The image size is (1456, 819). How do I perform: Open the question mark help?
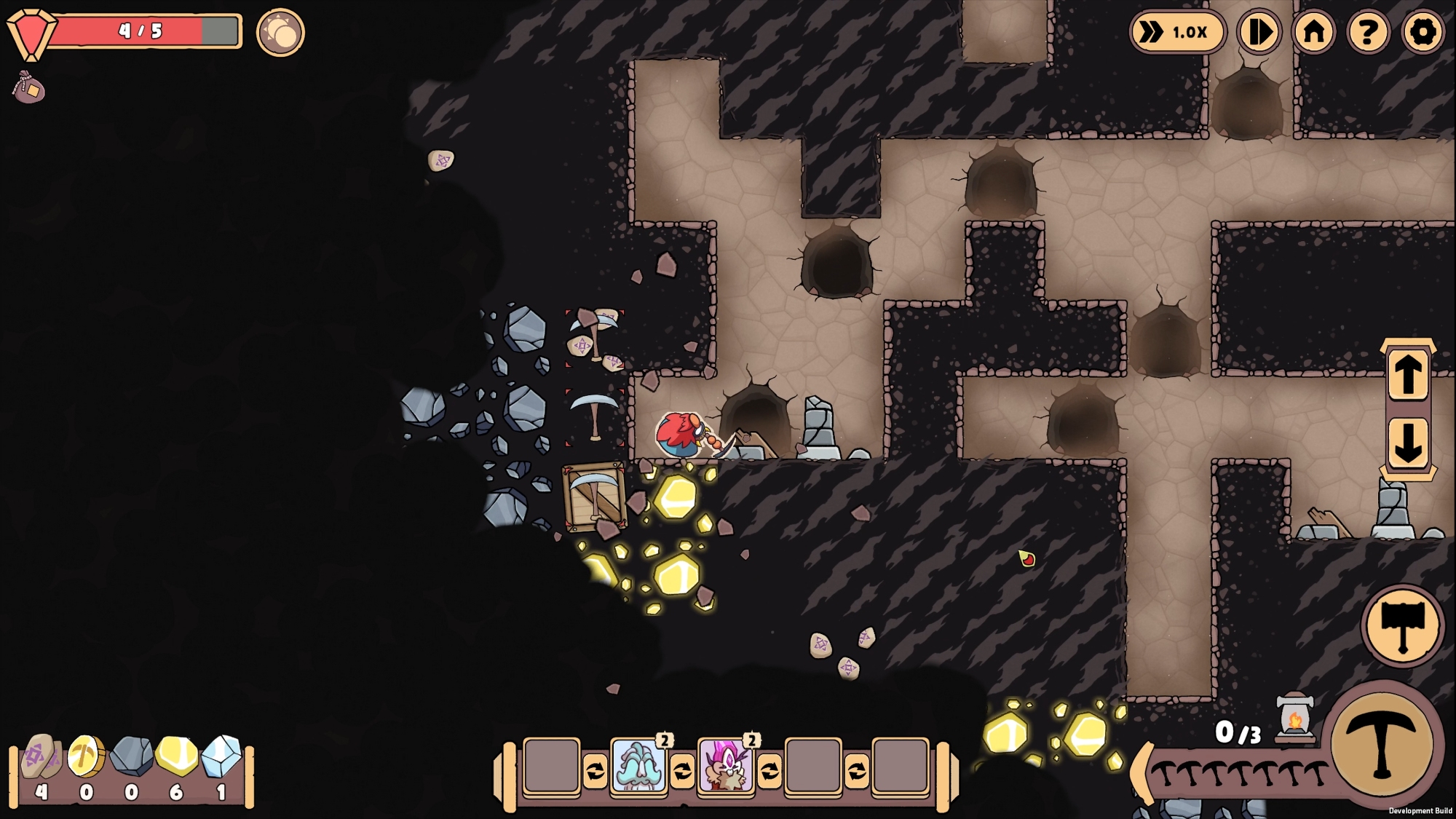coord(1368,32)
